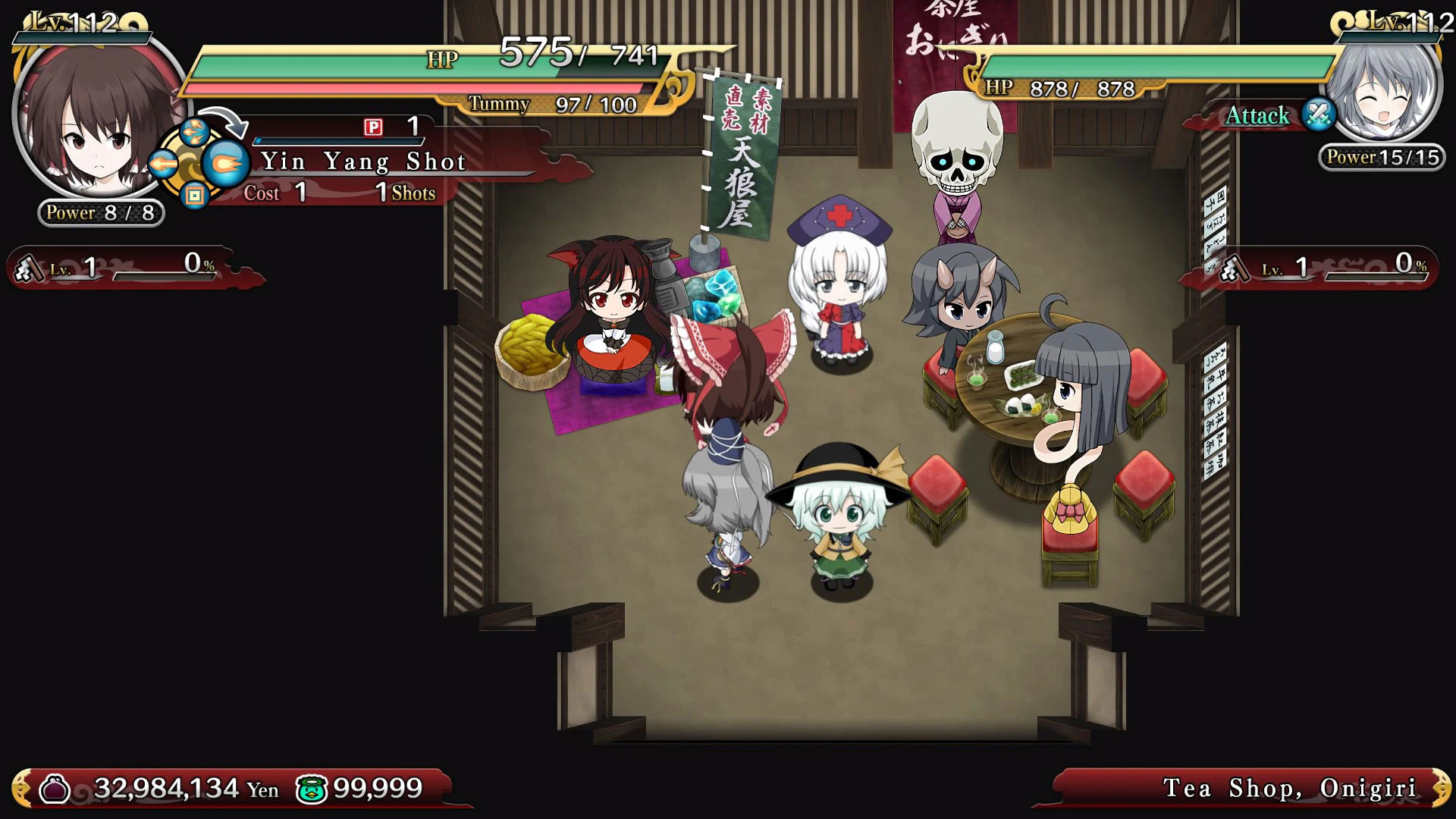Open the Yin Yang Shot skill details

(x=364, y=161)
